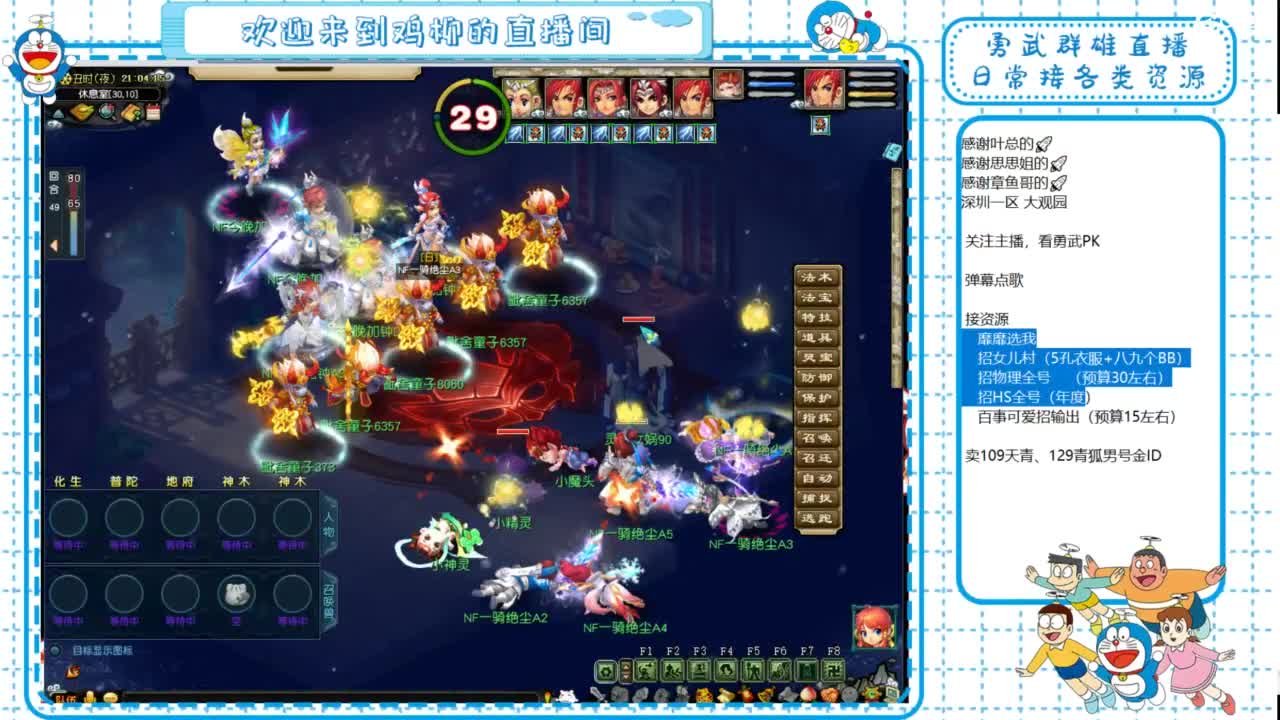Click the calendar icon near the minimap

(x=153, y=113)
